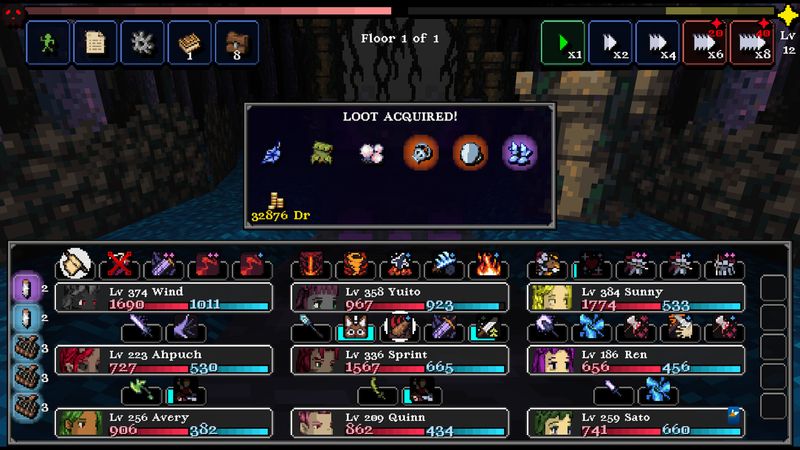Select Sunny's character panel

(637, 297)
